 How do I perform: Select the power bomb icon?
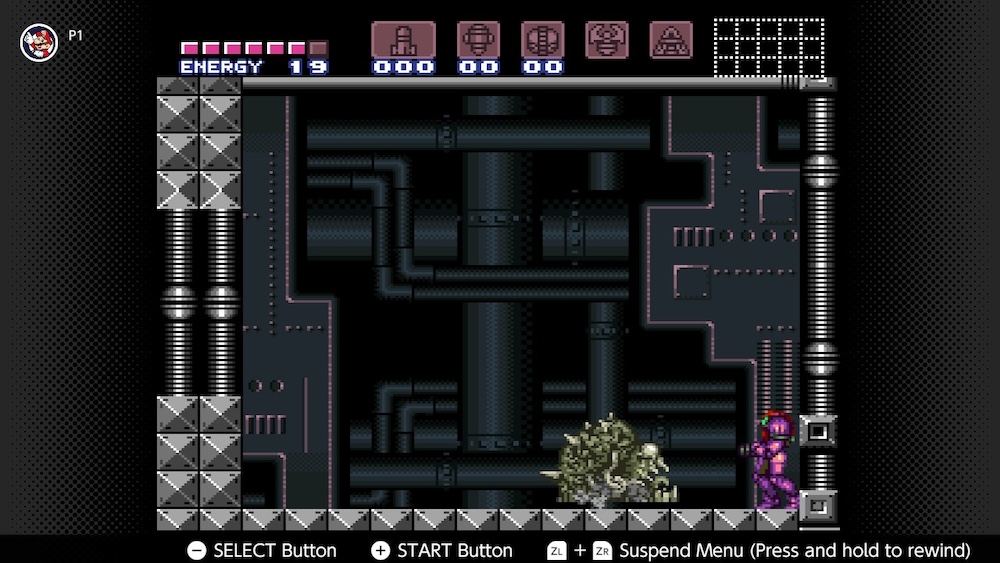coord(542,40)
